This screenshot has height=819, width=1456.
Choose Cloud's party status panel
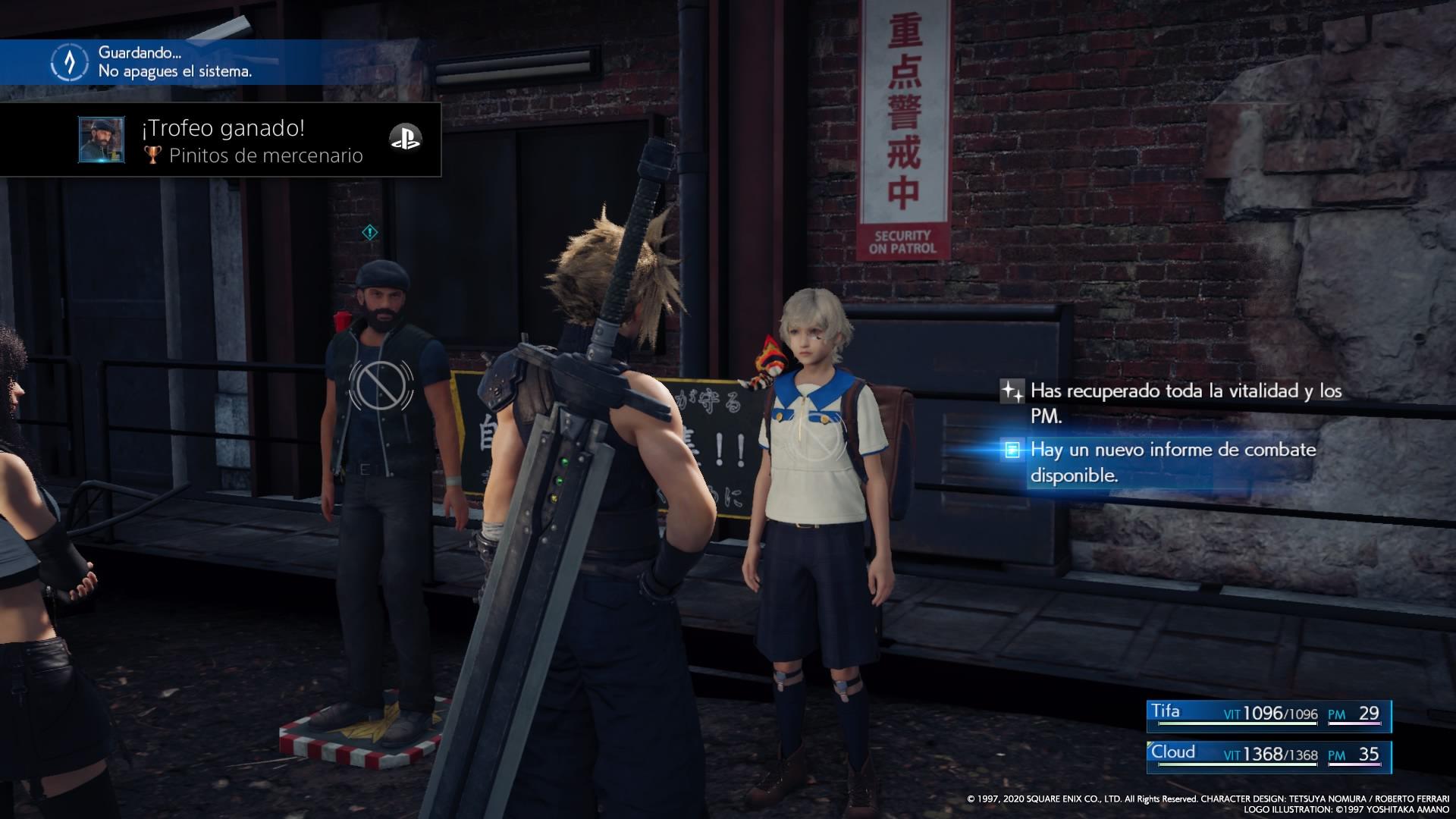point(1269,756)
